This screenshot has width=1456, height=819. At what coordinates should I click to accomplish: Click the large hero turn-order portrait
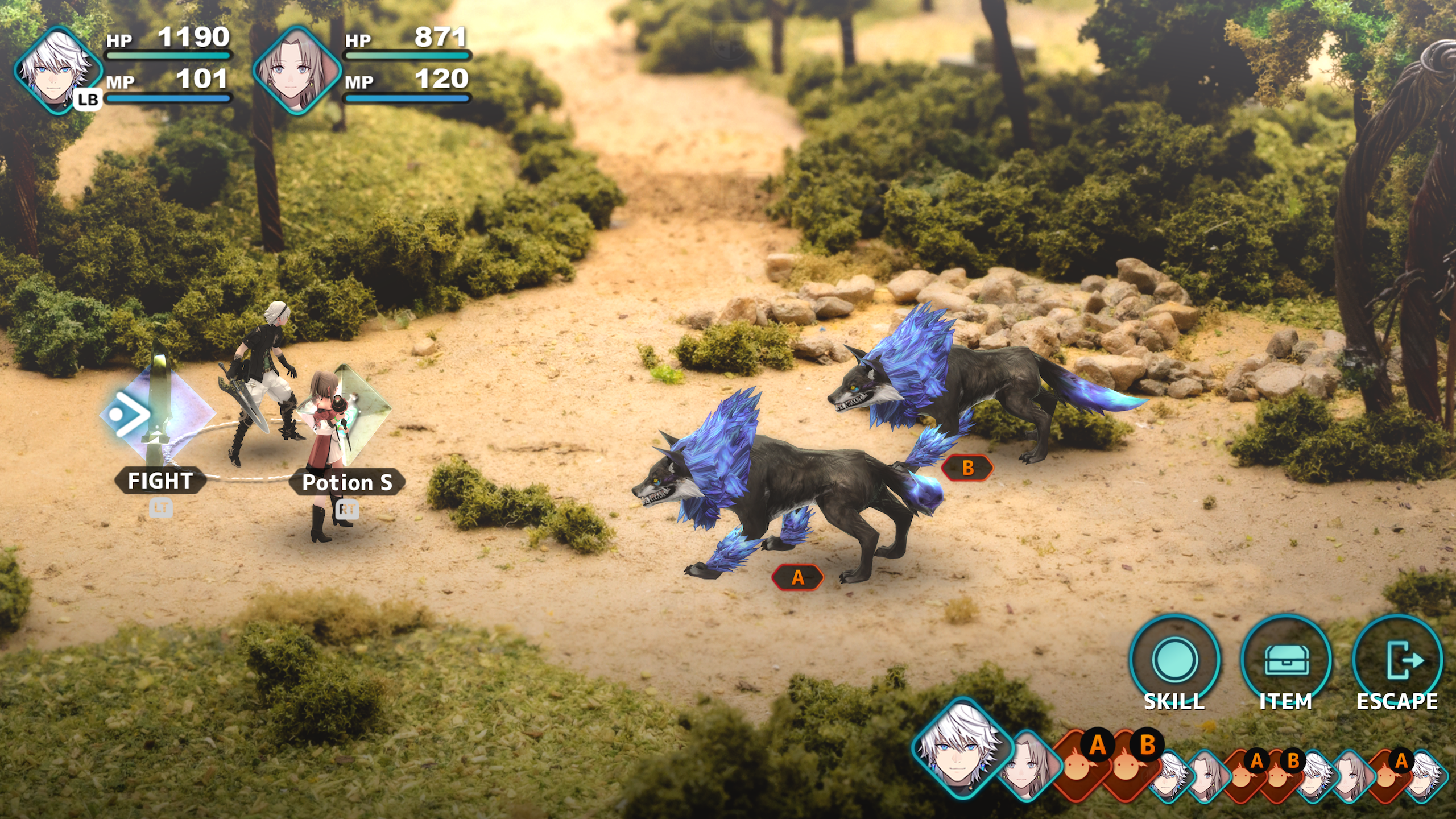pyautogui.click(x=959, y=750)
